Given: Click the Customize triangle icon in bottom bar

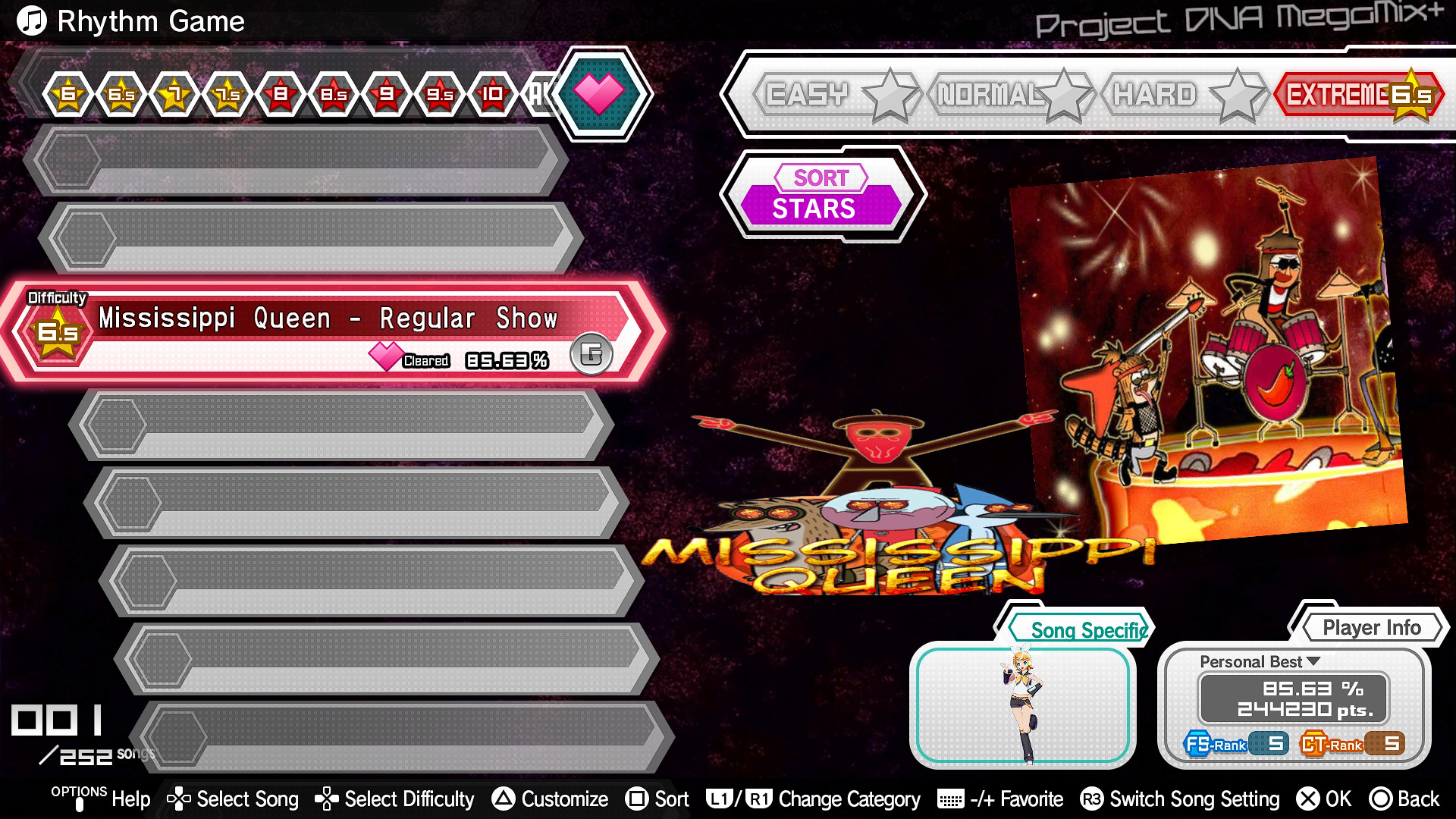Looking at the screenshot, I should 503,799.
